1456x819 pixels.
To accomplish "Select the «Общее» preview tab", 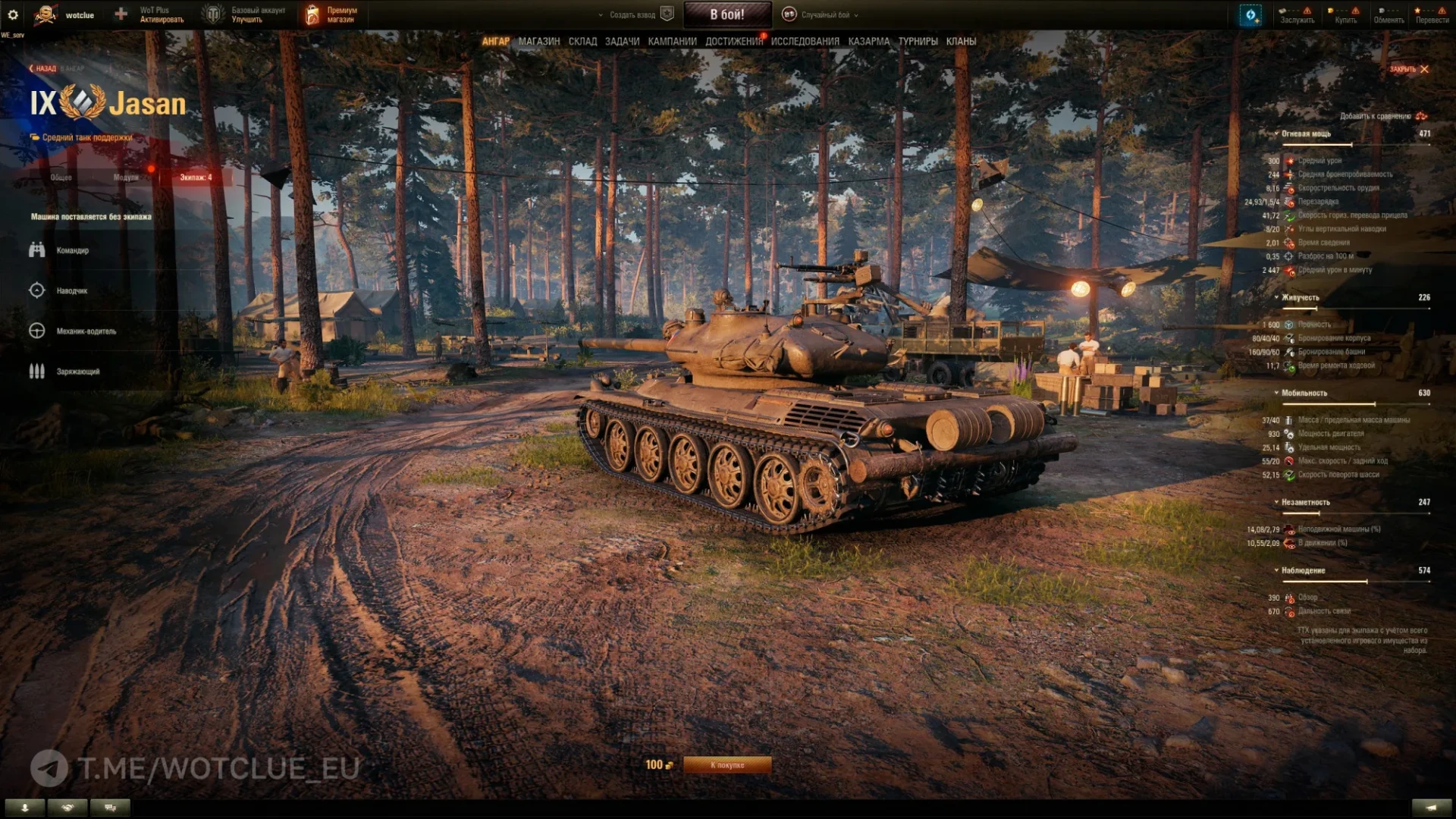I will click(x=61, y=177).
